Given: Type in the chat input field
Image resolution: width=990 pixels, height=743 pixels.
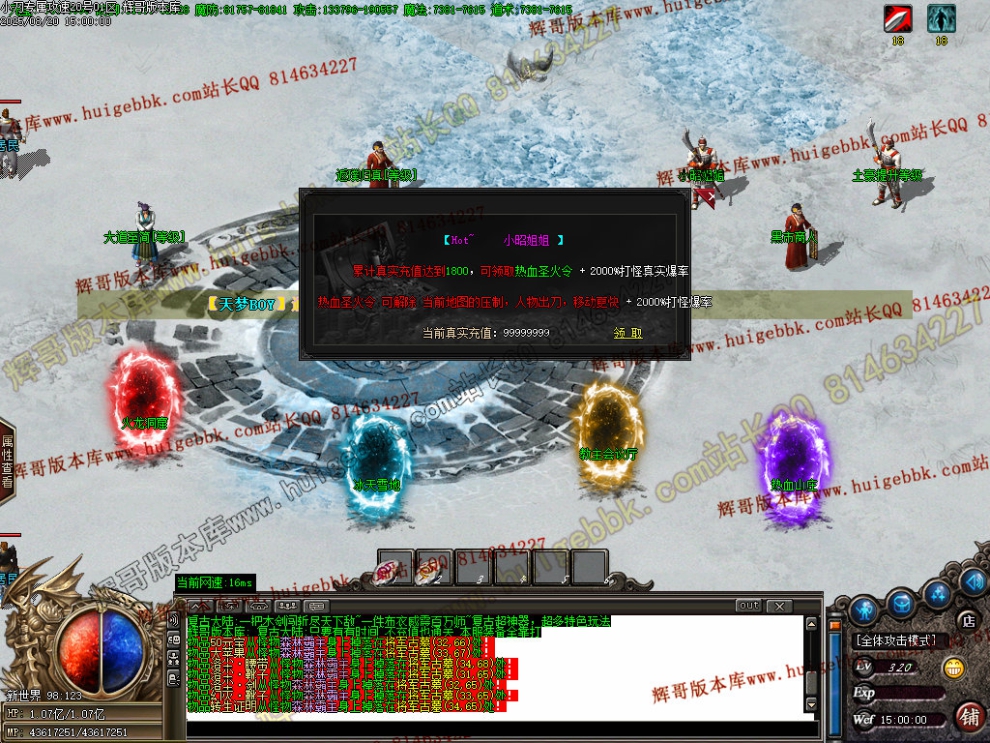Looking at the screenshot, I should pyautogui.click(x=490, y=727).
